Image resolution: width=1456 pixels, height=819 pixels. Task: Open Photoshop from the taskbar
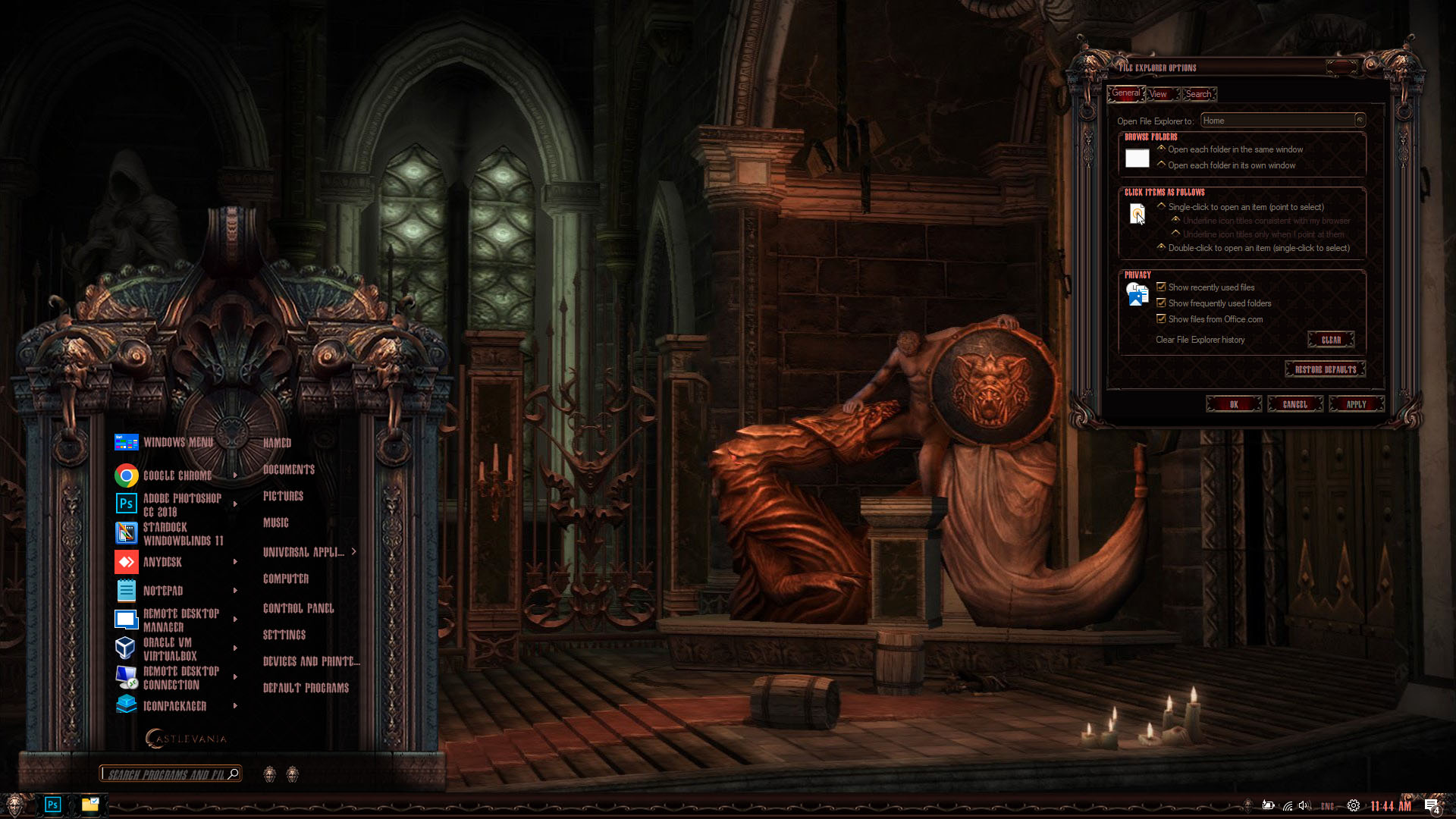point(52,805)
